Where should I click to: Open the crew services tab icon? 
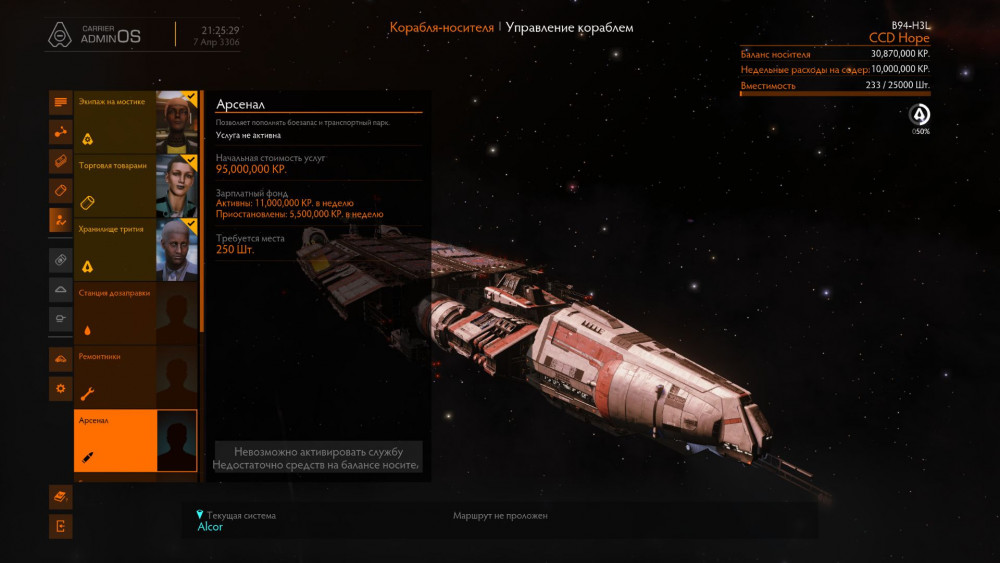[60, 220]
